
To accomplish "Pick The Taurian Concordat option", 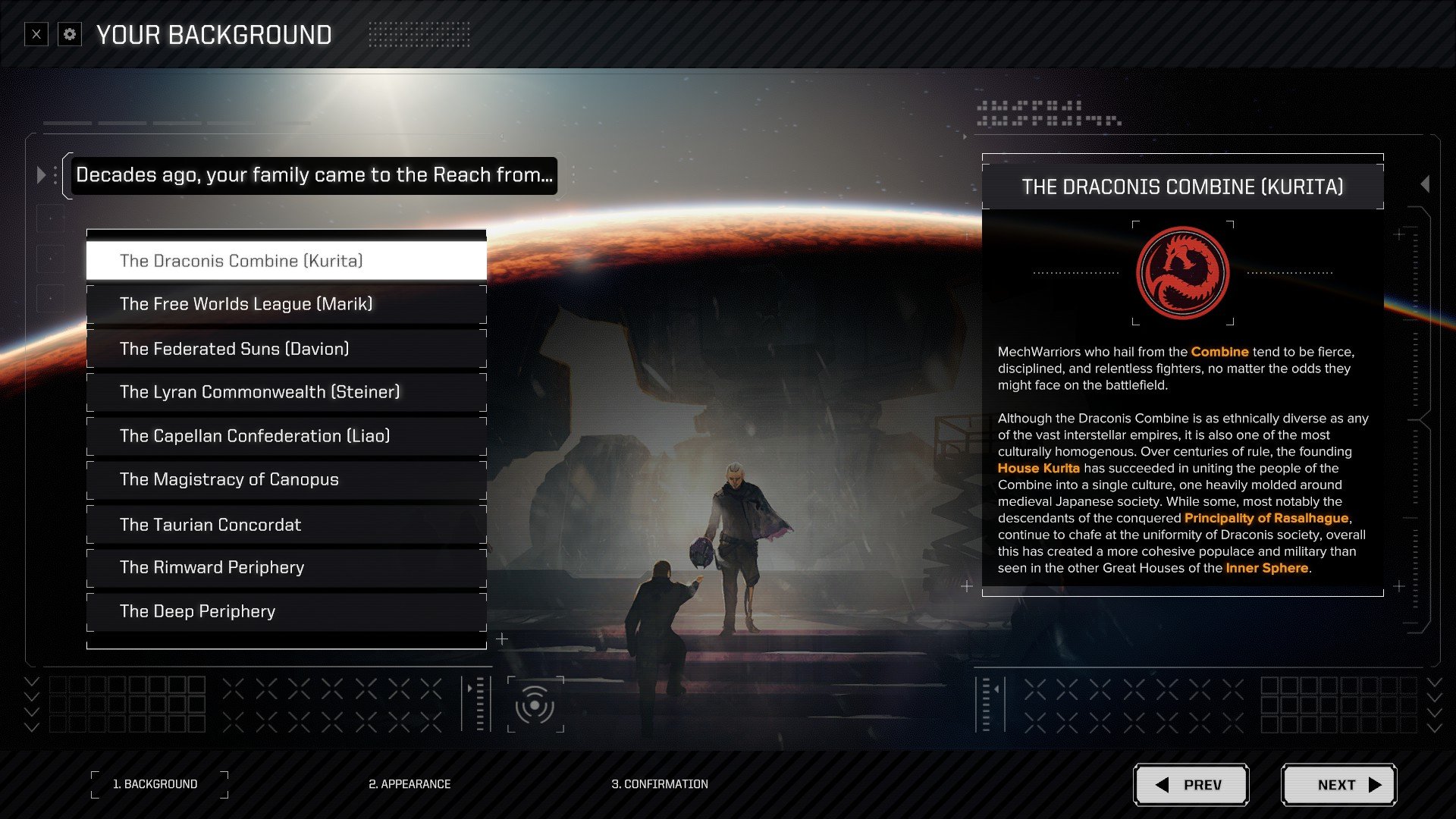I will [286, 525].
